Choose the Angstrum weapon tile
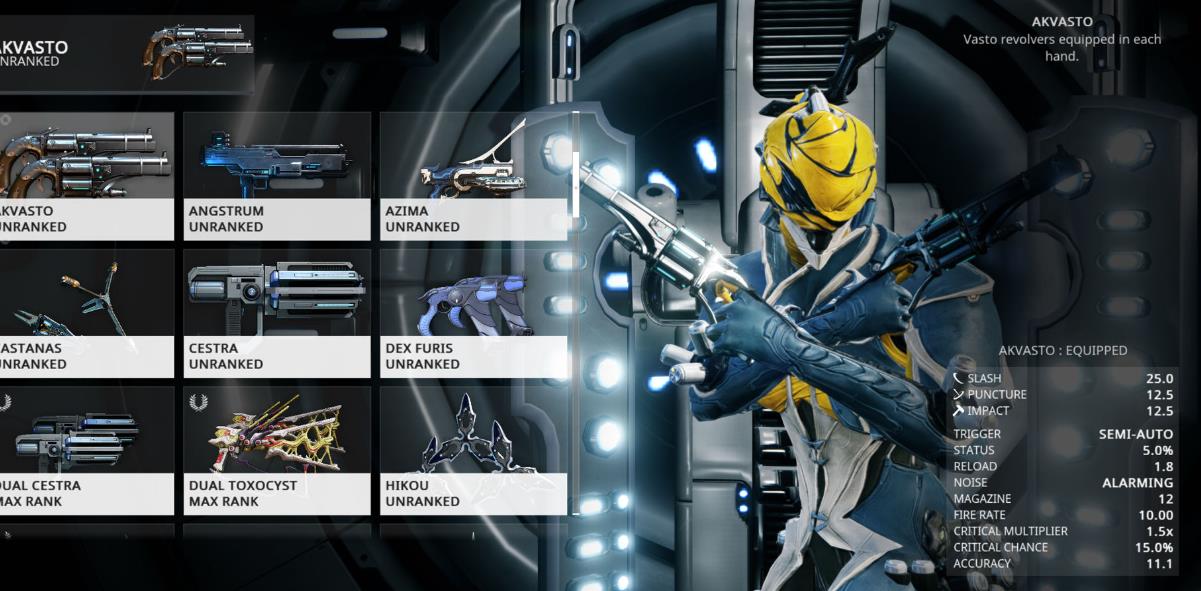The width and height of the screenshot is (1201, 591). (277, 175)
